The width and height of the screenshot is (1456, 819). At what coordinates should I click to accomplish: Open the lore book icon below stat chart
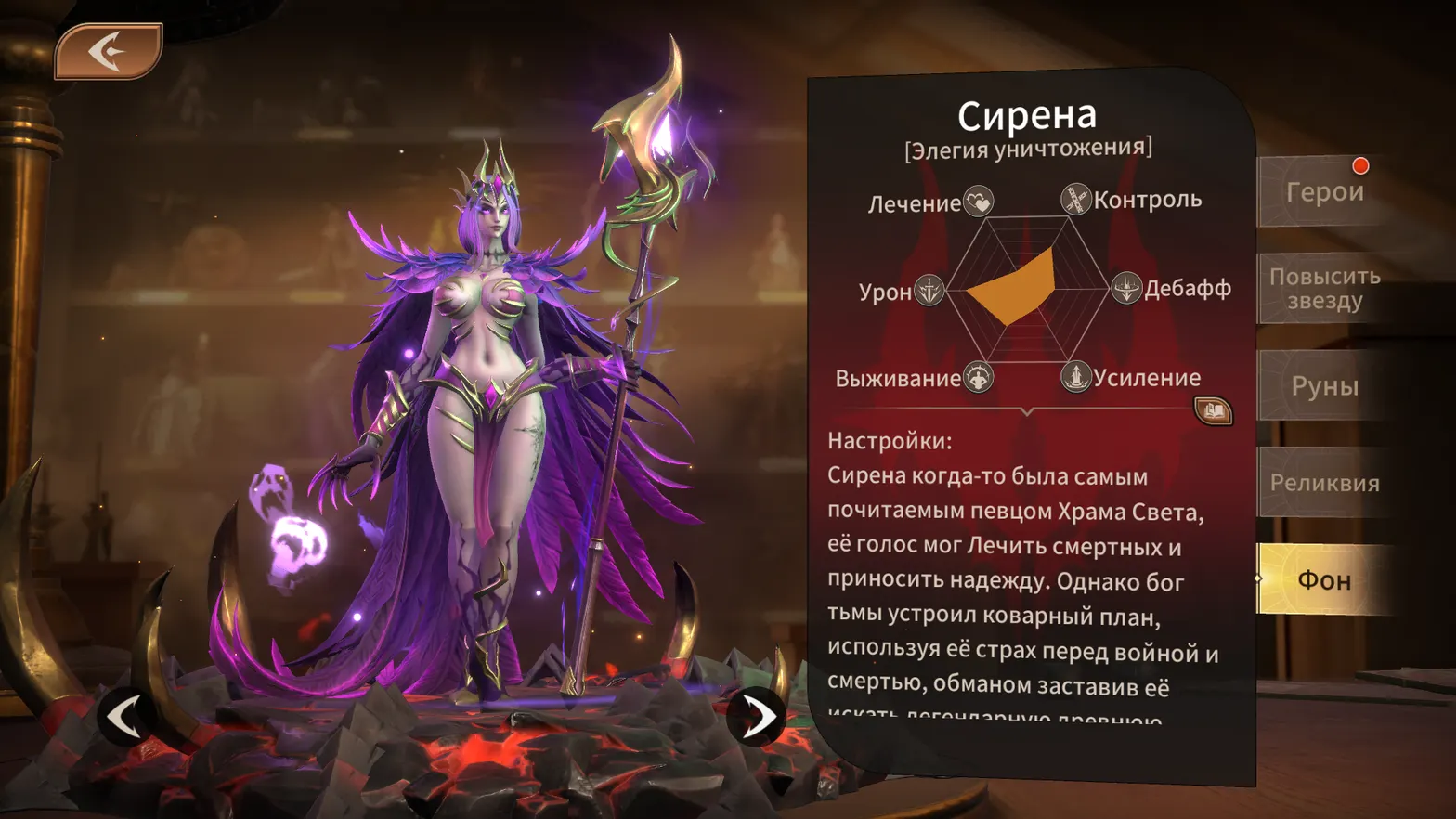point(1212,409)
